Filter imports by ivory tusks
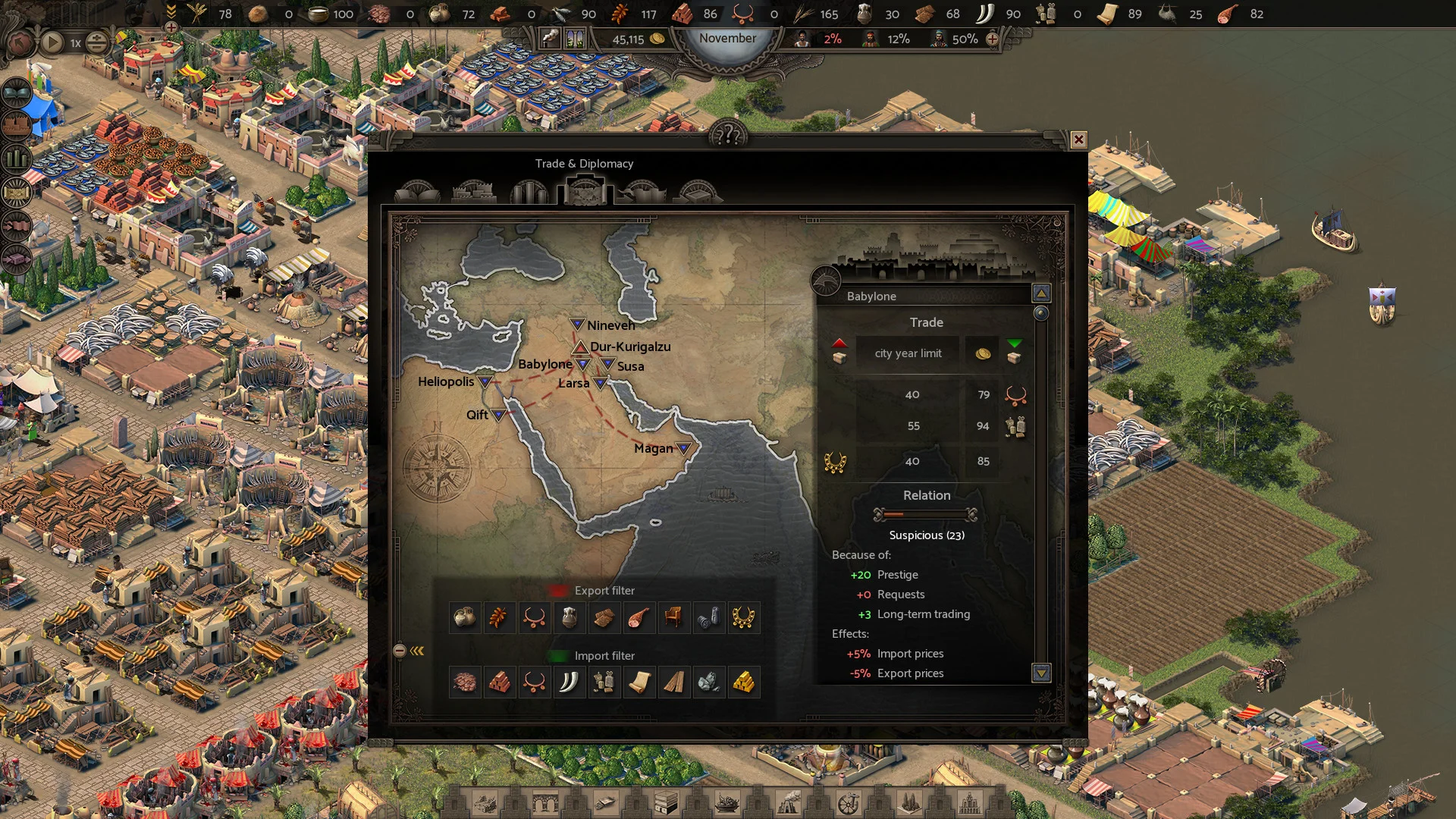 [x=569, y=682]
